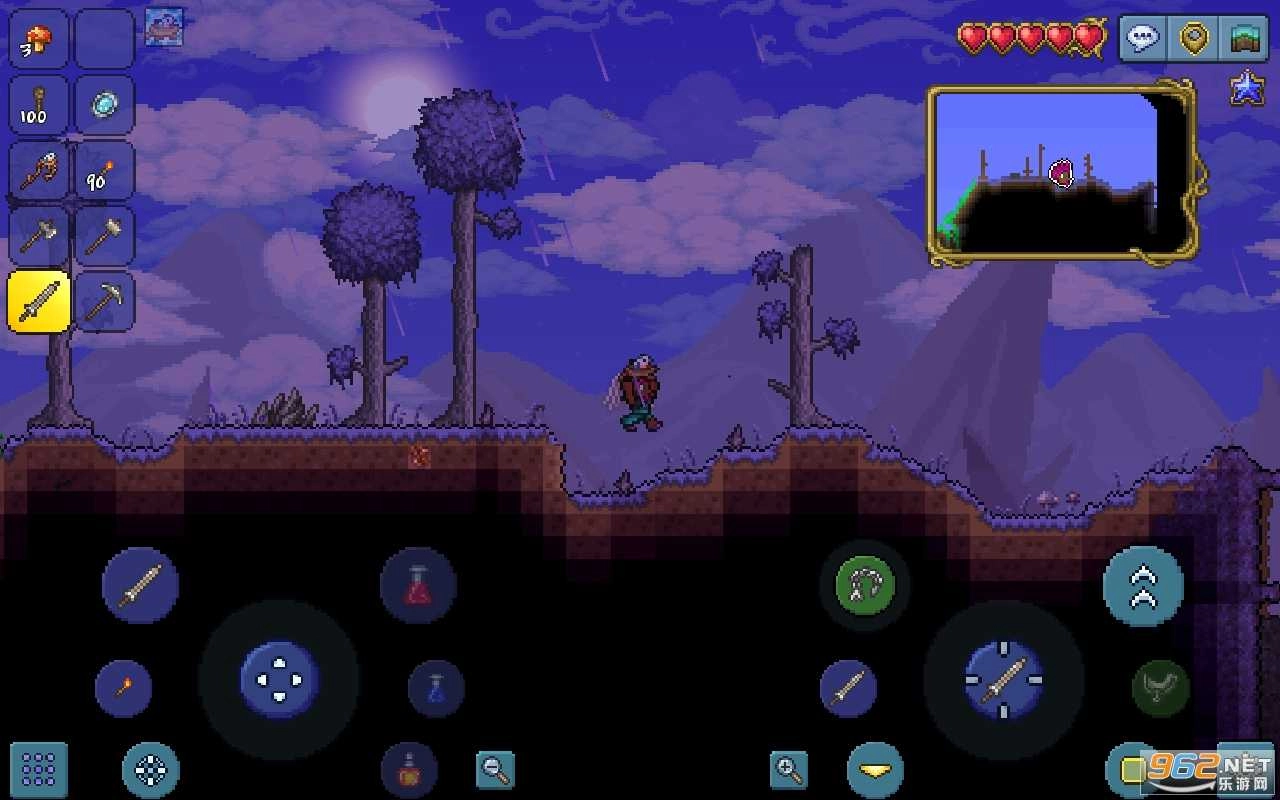Toggle smart cursor with the crosshair pad
1280x800 pixels.
tap(148, 770)
